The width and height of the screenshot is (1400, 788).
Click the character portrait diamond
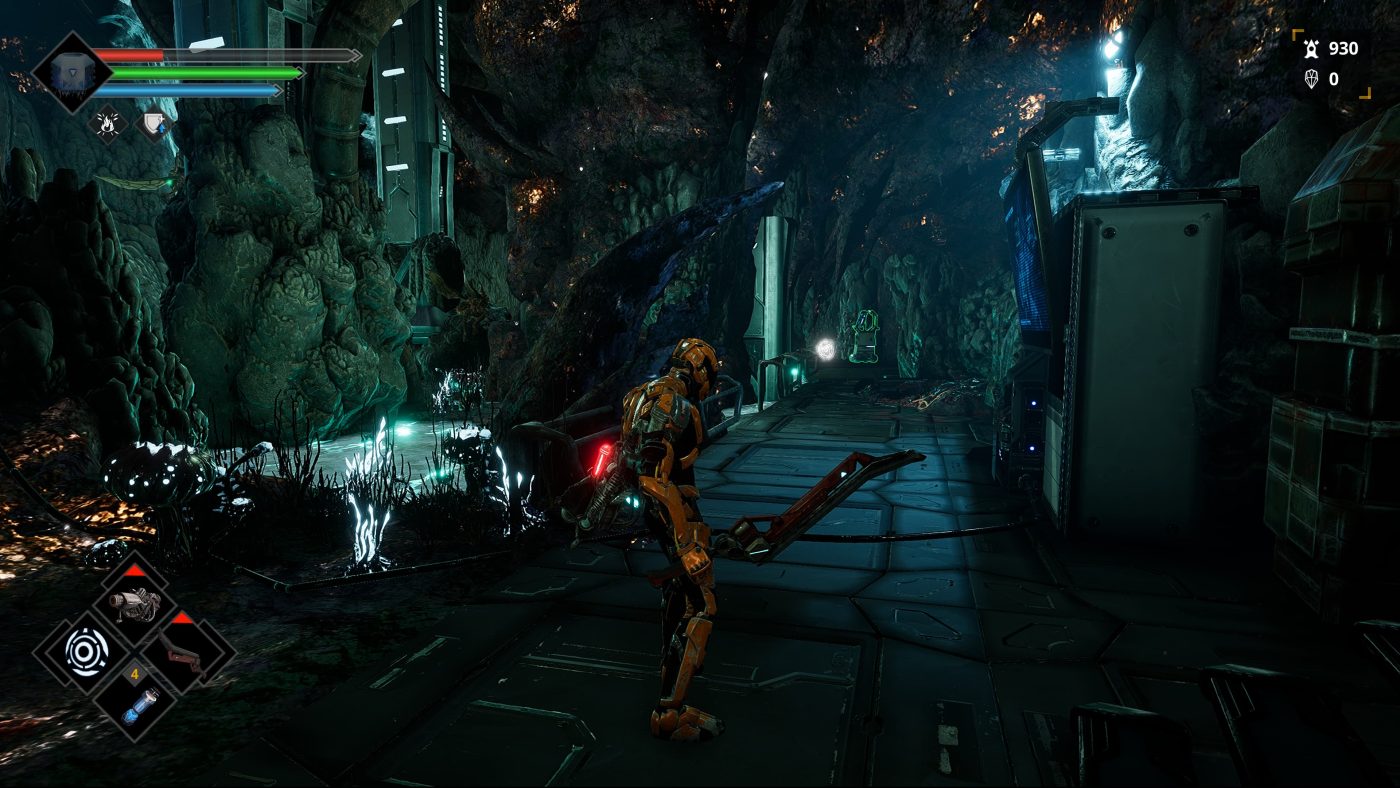[x=71, y=72]
